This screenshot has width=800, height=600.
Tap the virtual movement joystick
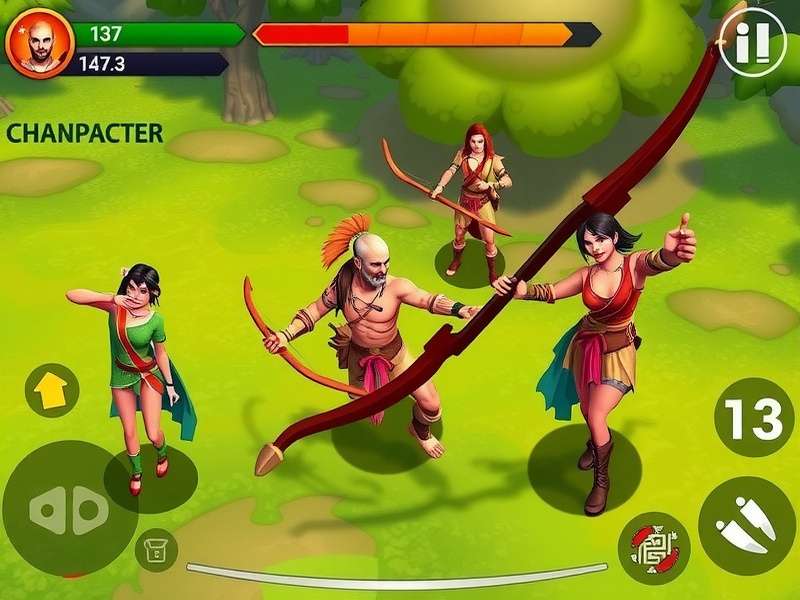(x=69, y=509)
